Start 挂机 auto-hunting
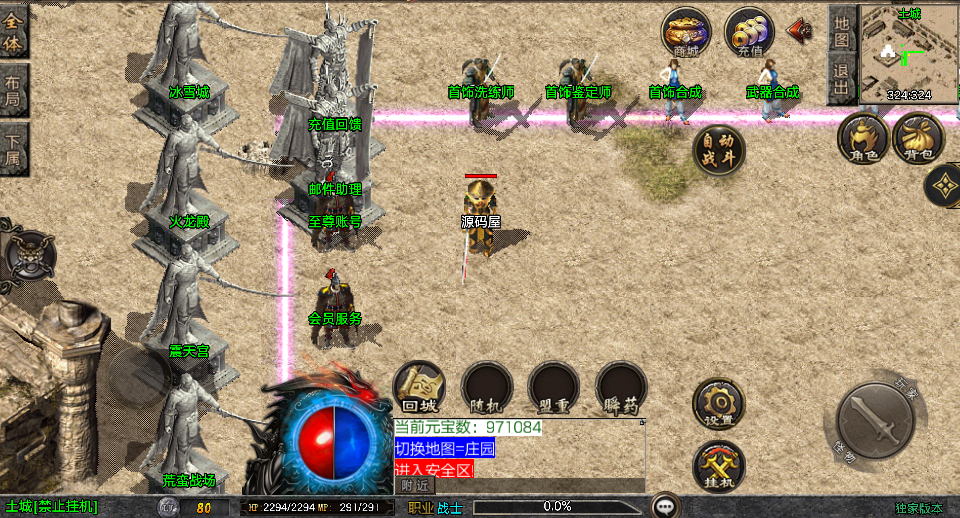 (718, 465)
